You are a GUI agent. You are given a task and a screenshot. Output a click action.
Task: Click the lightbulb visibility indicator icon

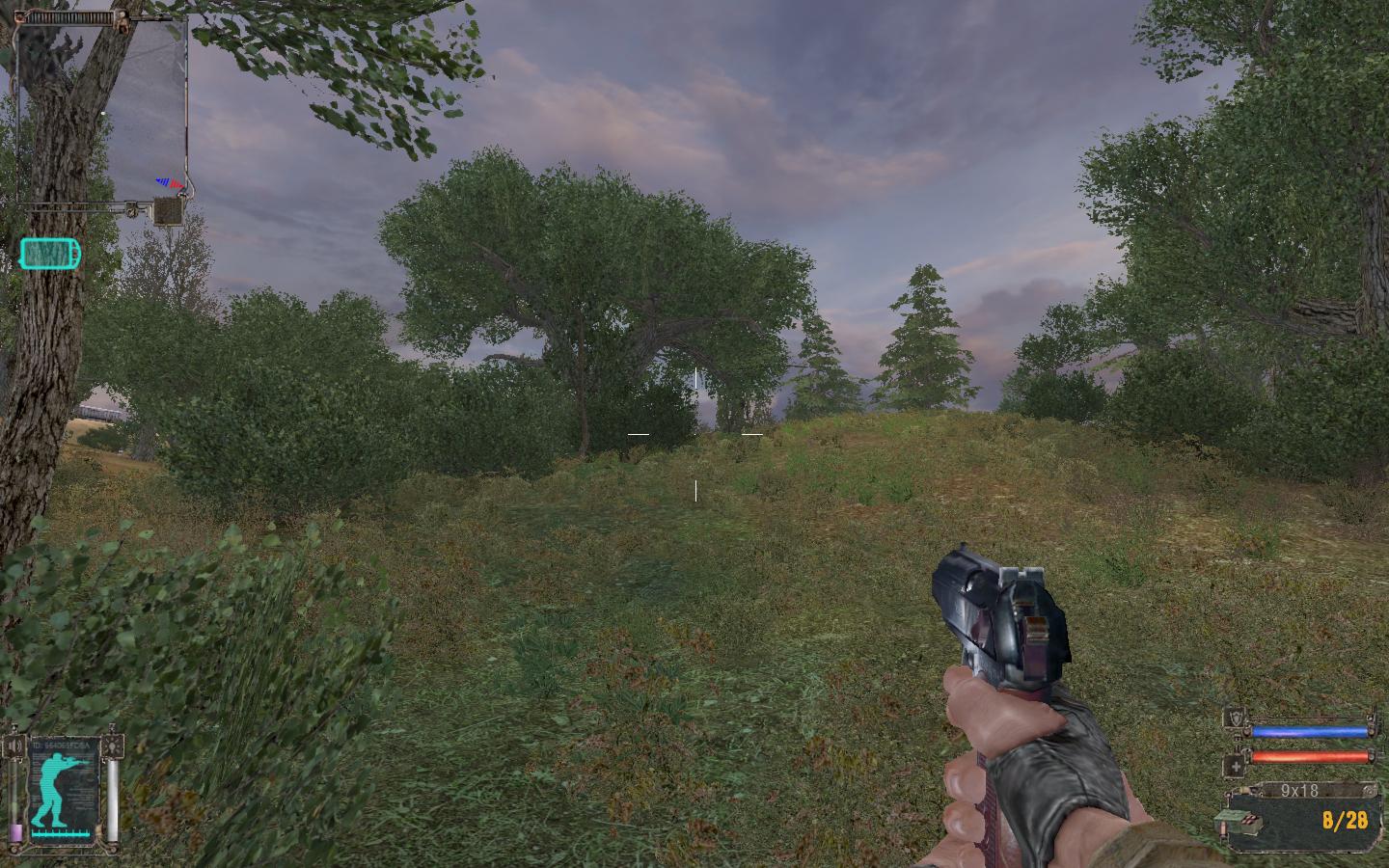114,746
